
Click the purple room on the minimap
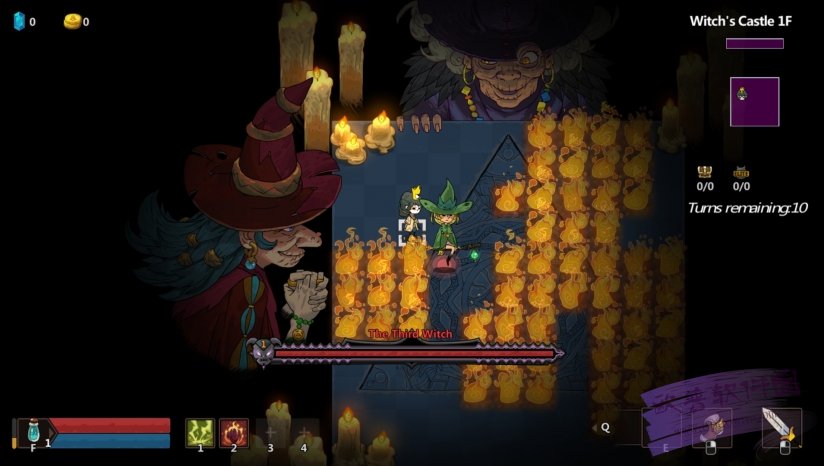[754, 102]
